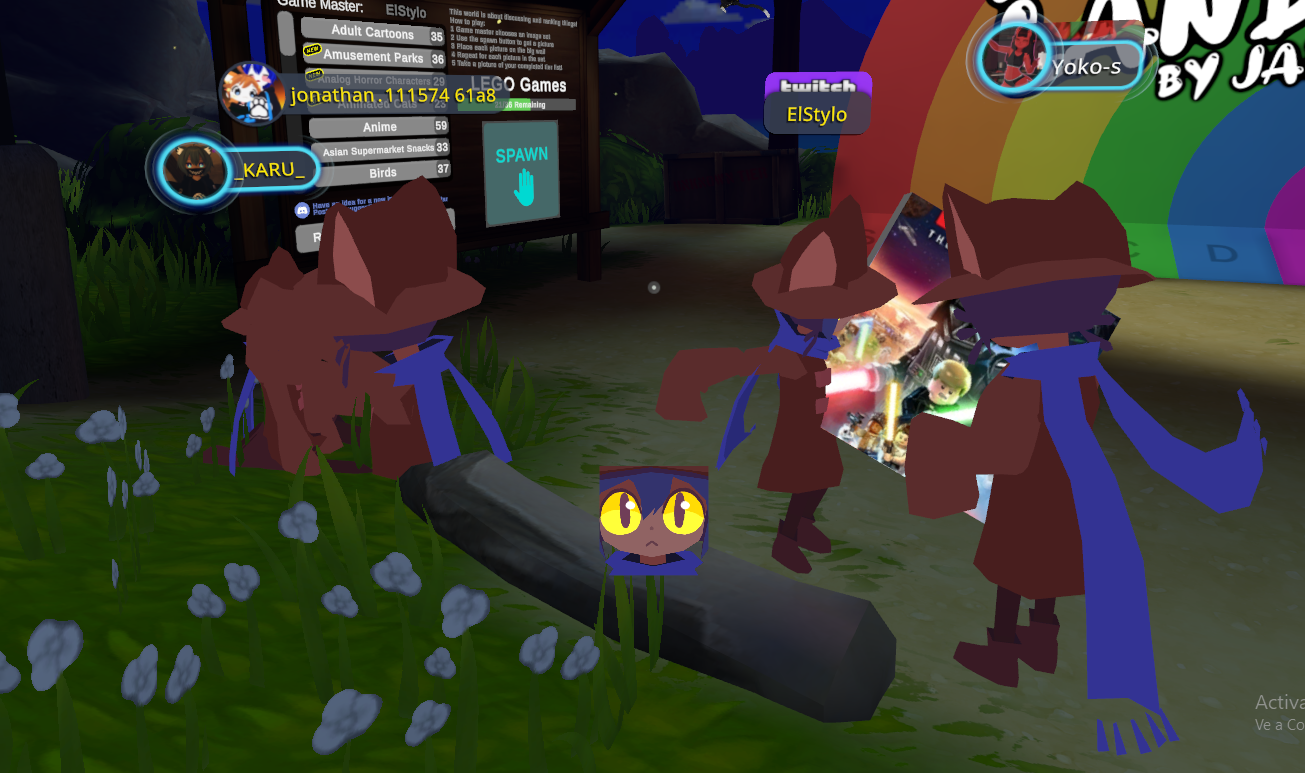
Task: Click the ElStylo Twitch nameplate
Action: click(817, 103)
